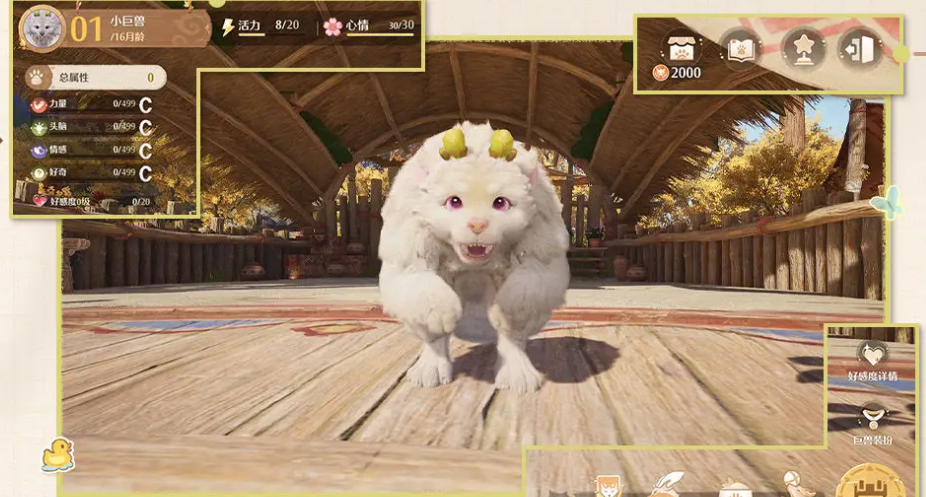
Task: Open the orange pet card action
Action: (x=607, y=487)
